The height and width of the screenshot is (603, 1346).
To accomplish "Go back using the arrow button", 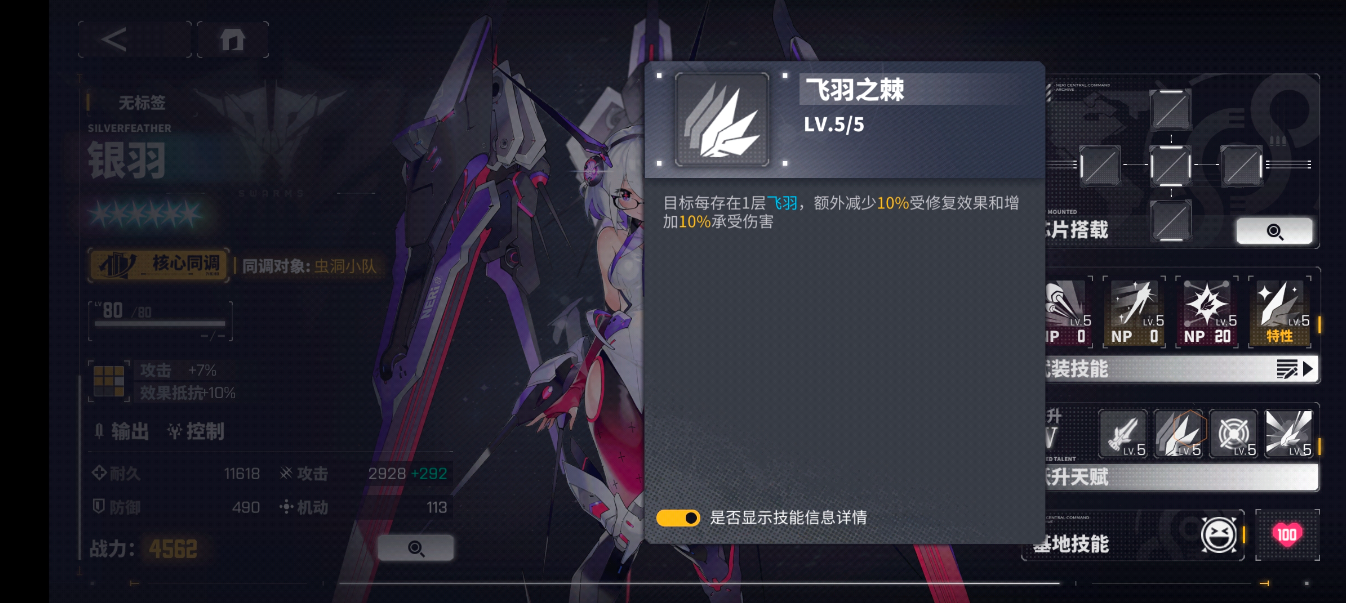I will click(x=116, y=40).
